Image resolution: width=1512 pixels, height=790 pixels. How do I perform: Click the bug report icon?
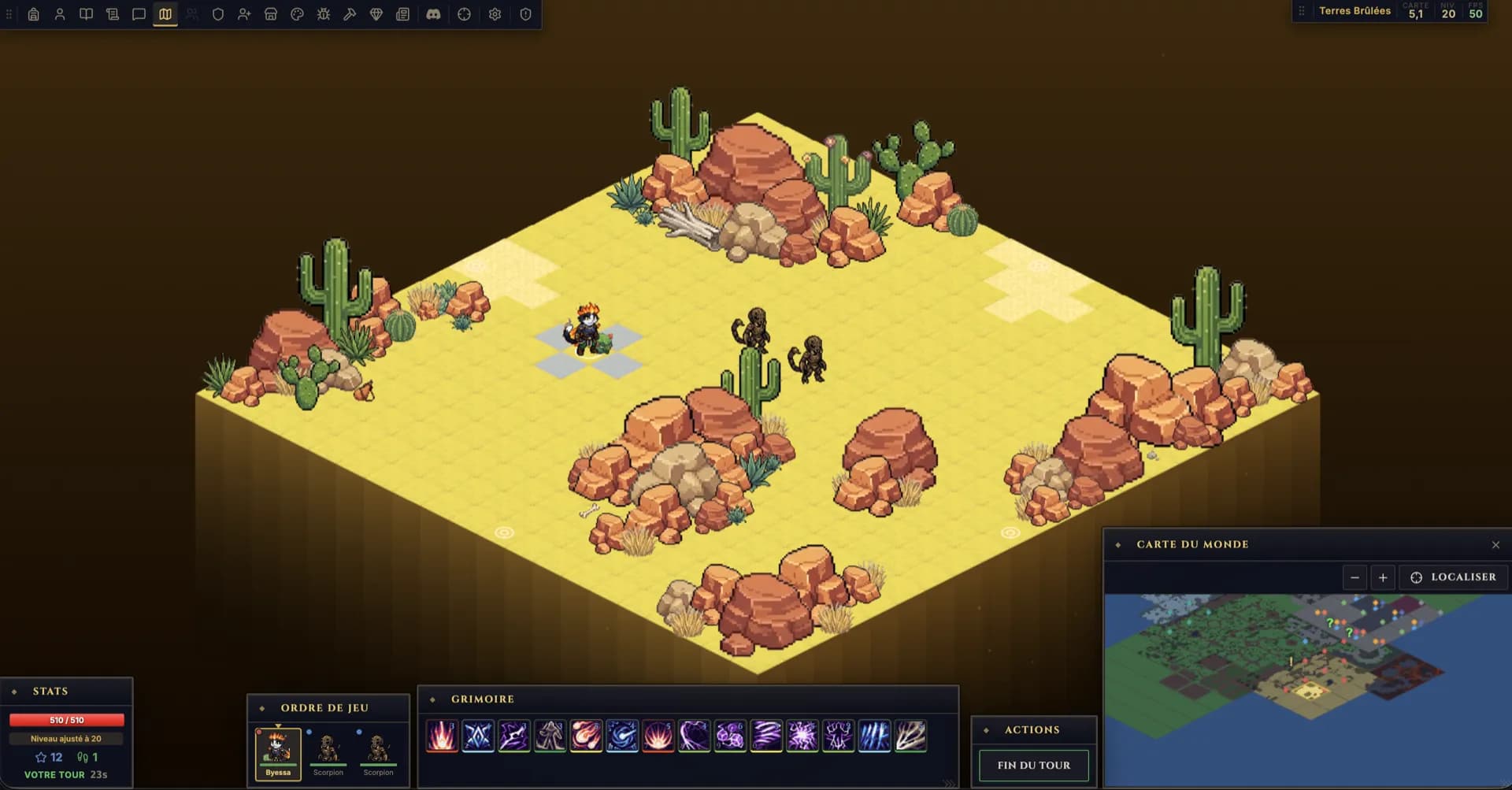coord(324,13)
